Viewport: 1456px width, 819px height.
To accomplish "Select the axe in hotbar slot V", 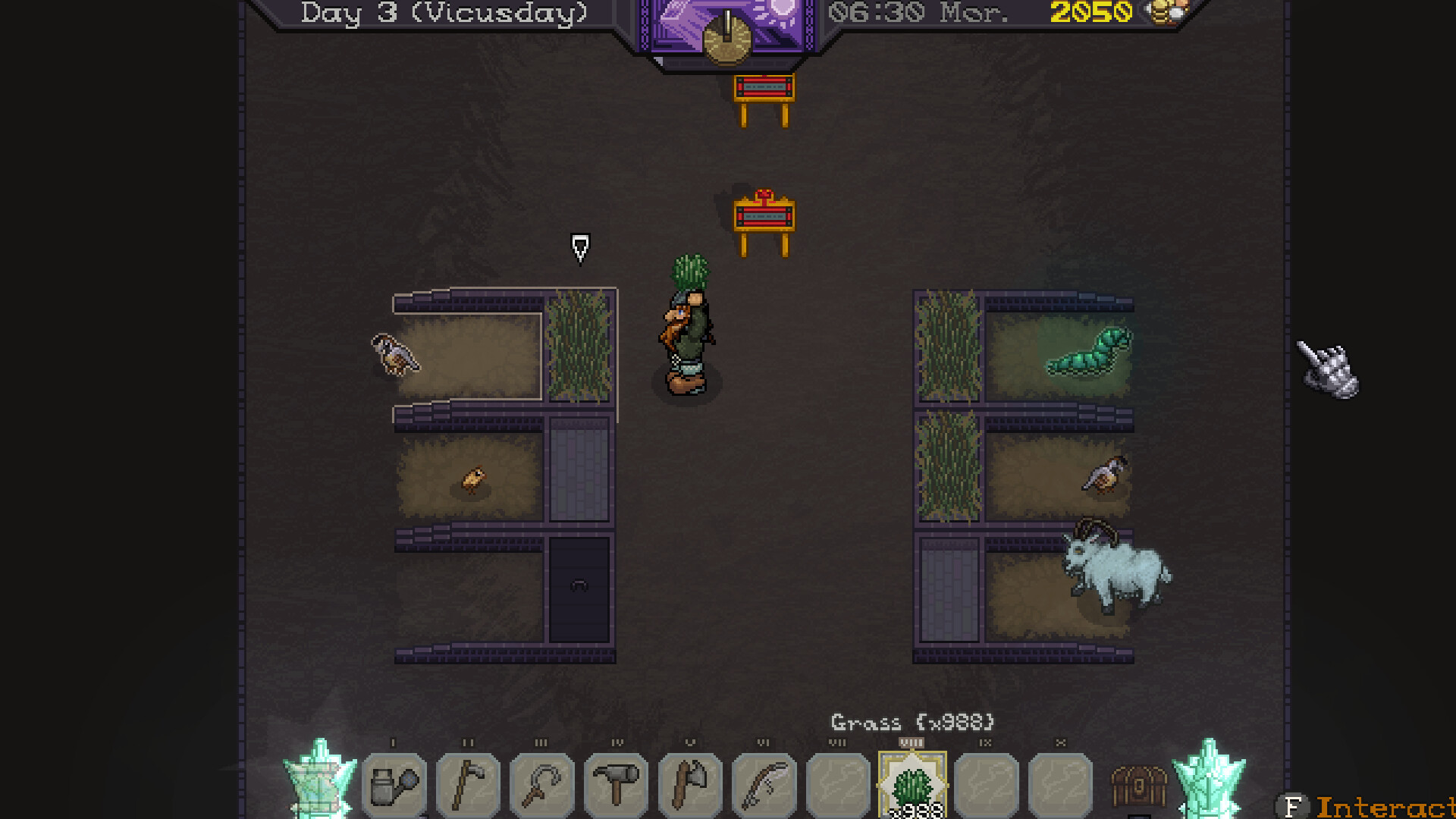I will 689,785.
